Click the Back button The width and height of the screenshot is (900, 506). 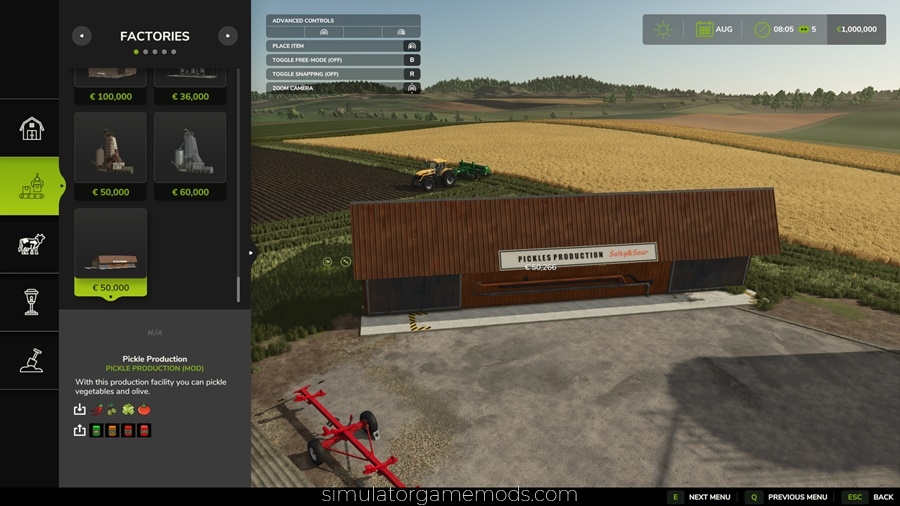[x=871, y=497]
